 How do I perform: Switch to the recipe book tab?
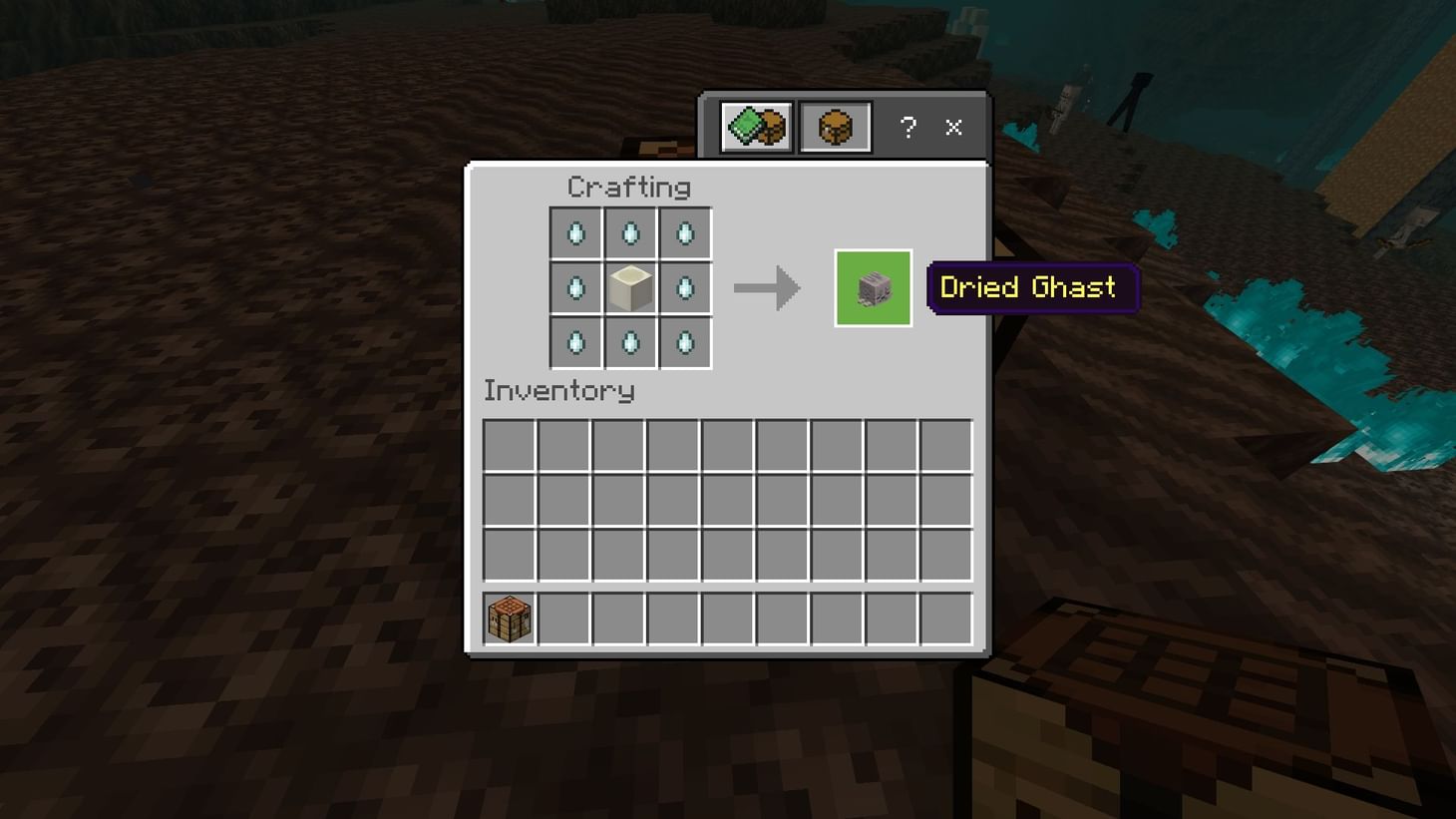[x=754, y=125]
